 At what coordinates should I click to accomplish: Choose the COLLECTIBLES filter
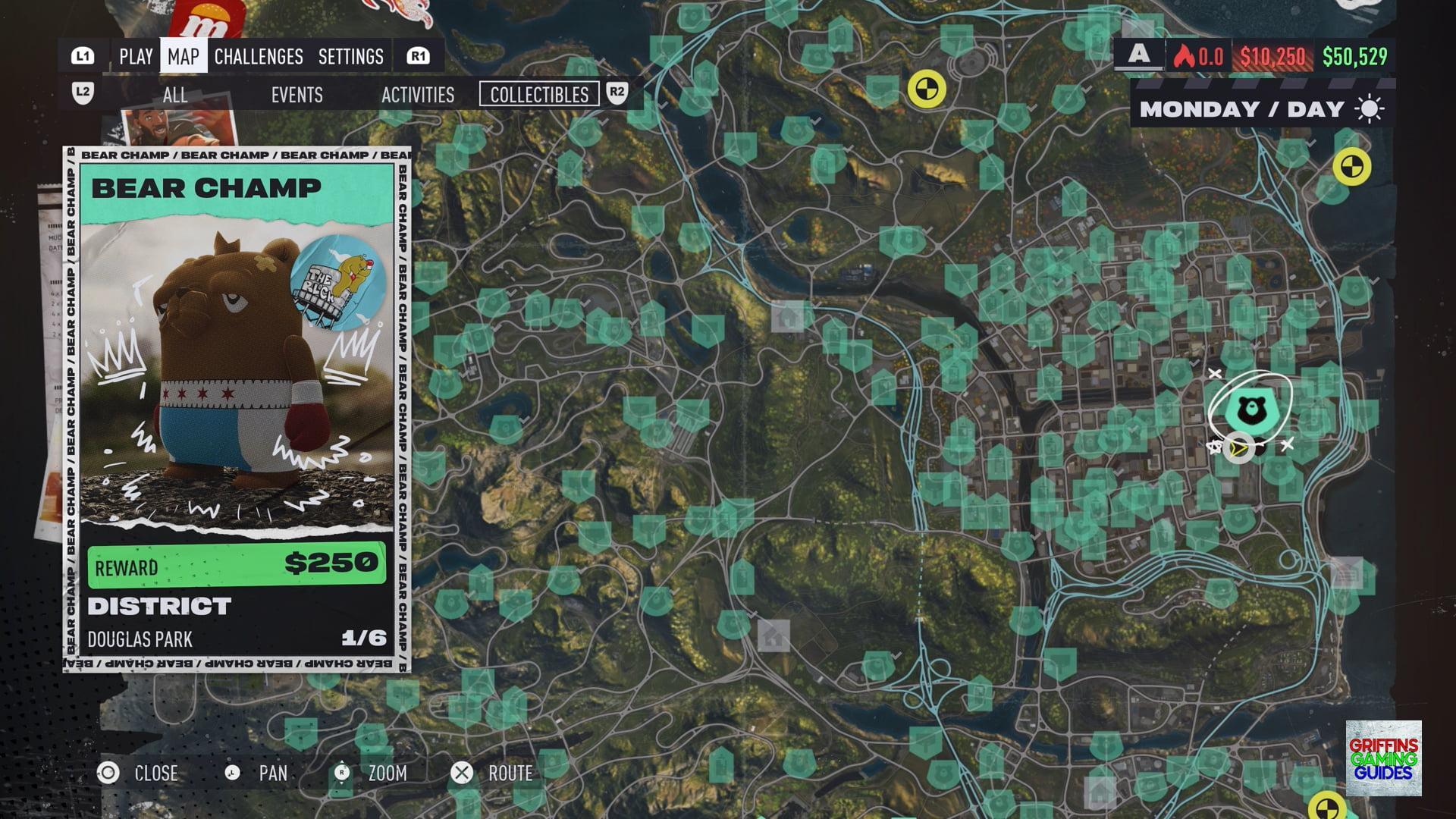[x=539, y=95]
